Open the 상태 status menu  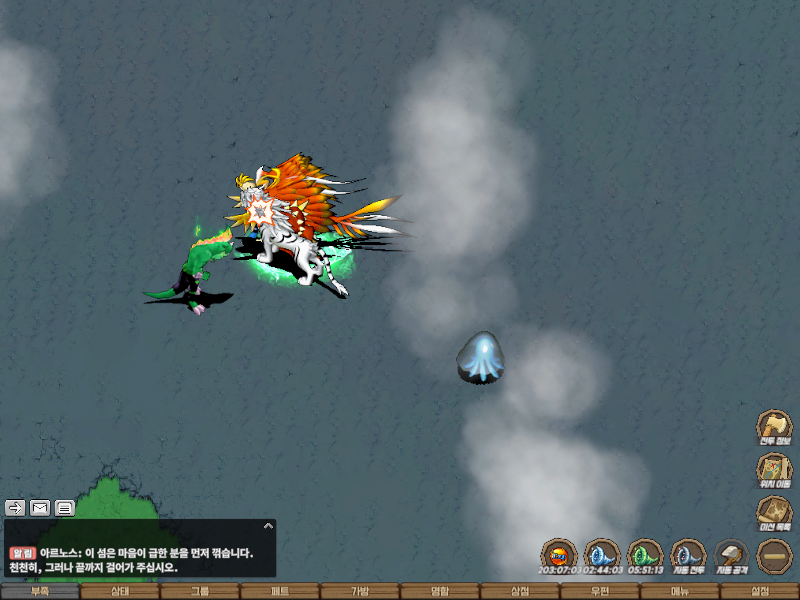tap(120, 591)
